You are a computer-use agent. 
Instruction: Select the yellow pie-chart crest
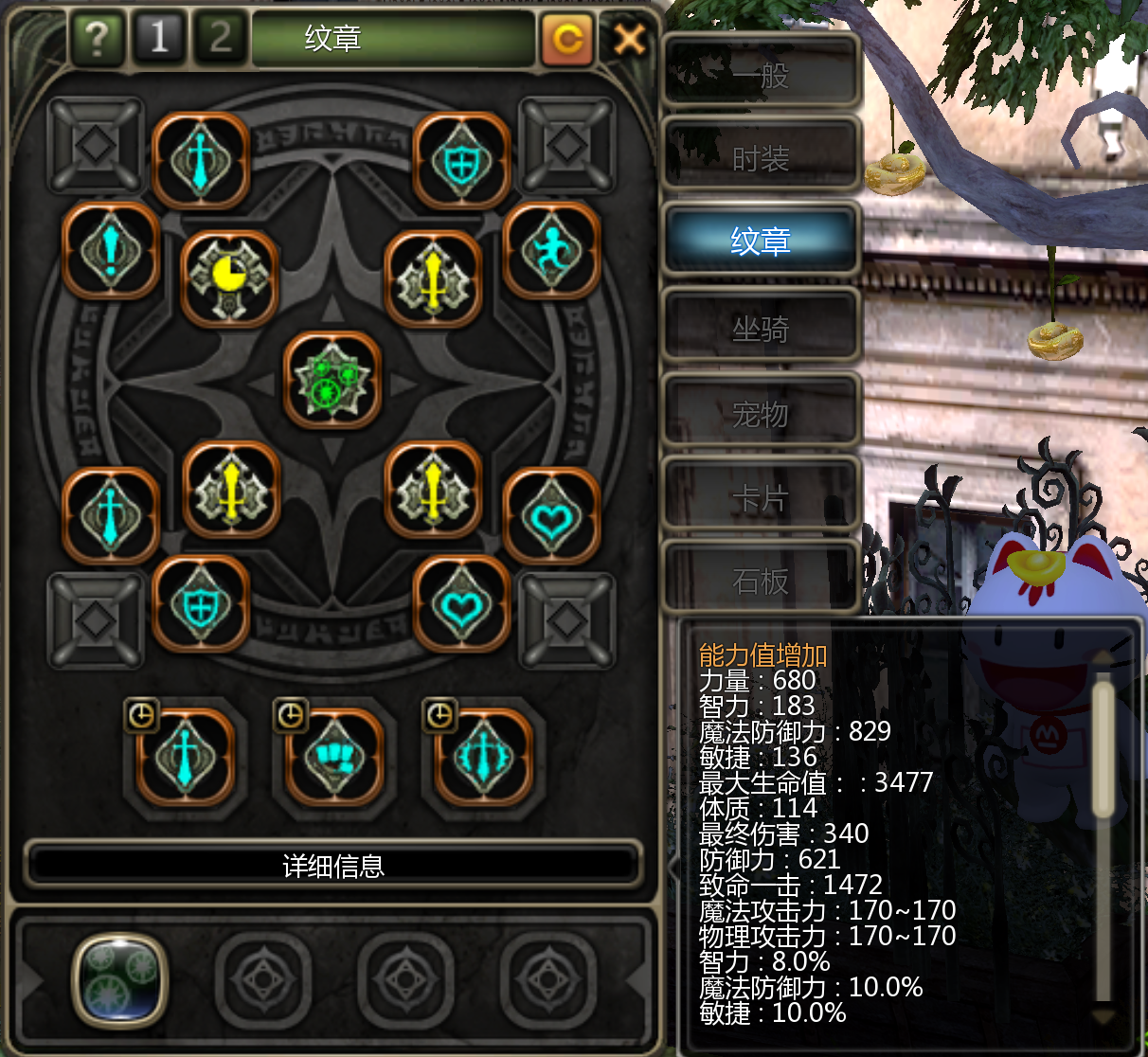click(x=229, y=278)
